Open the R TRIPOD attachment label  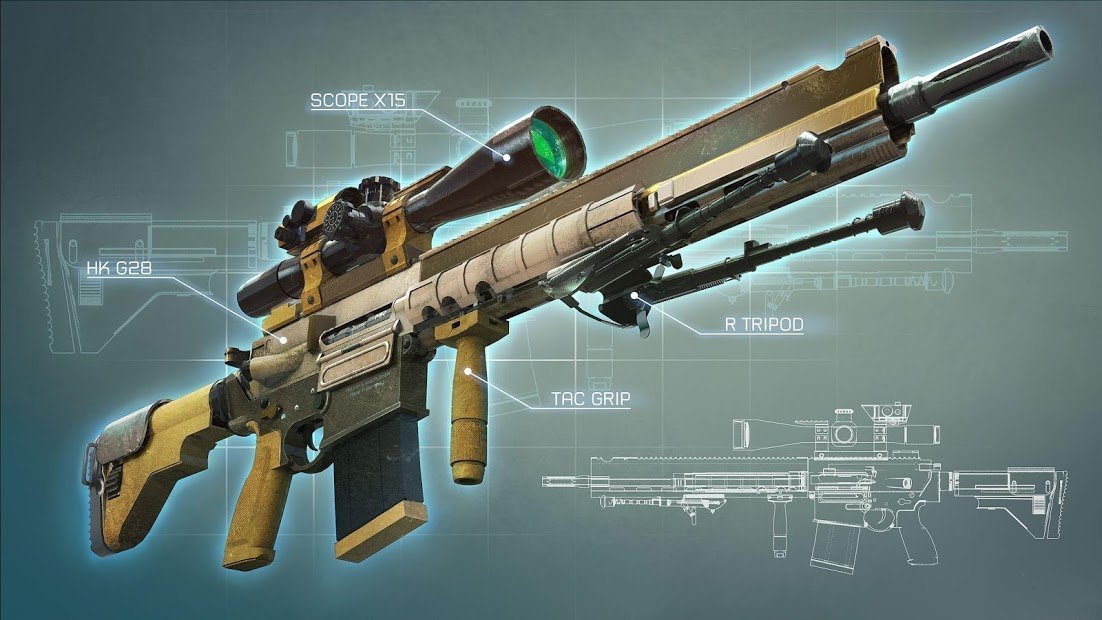pos(764,324)
